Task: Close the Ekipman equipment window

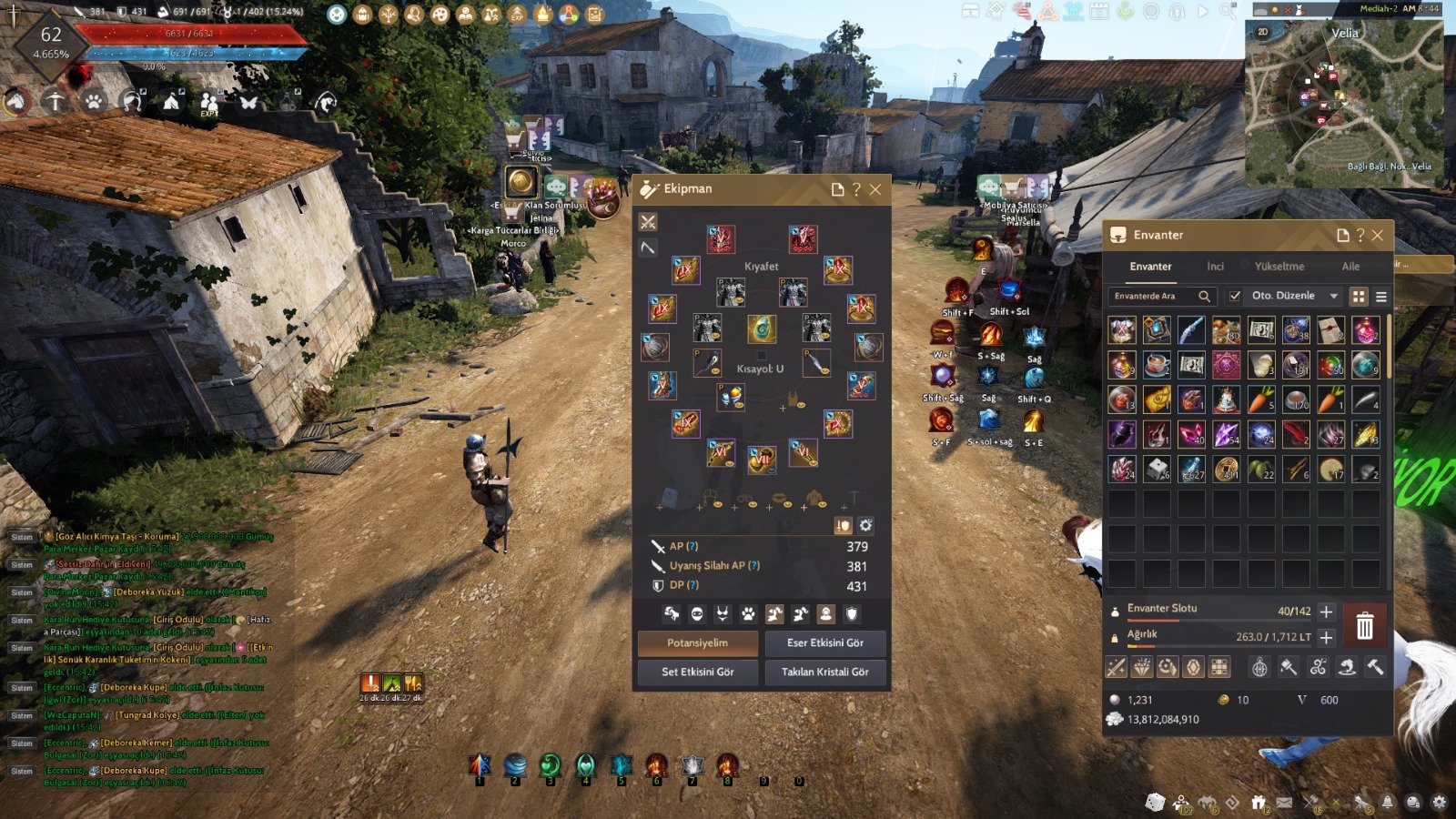Action: 875,189
